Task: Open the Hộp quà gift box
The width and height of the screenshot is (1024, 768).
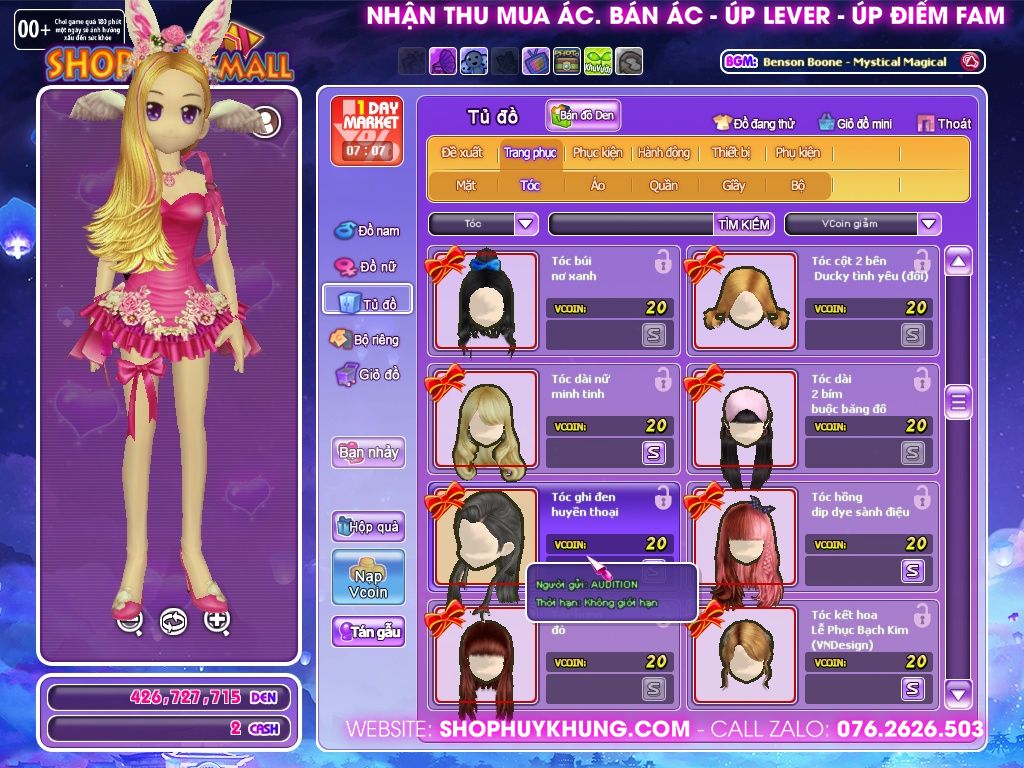Action: [x=368, y=526]
